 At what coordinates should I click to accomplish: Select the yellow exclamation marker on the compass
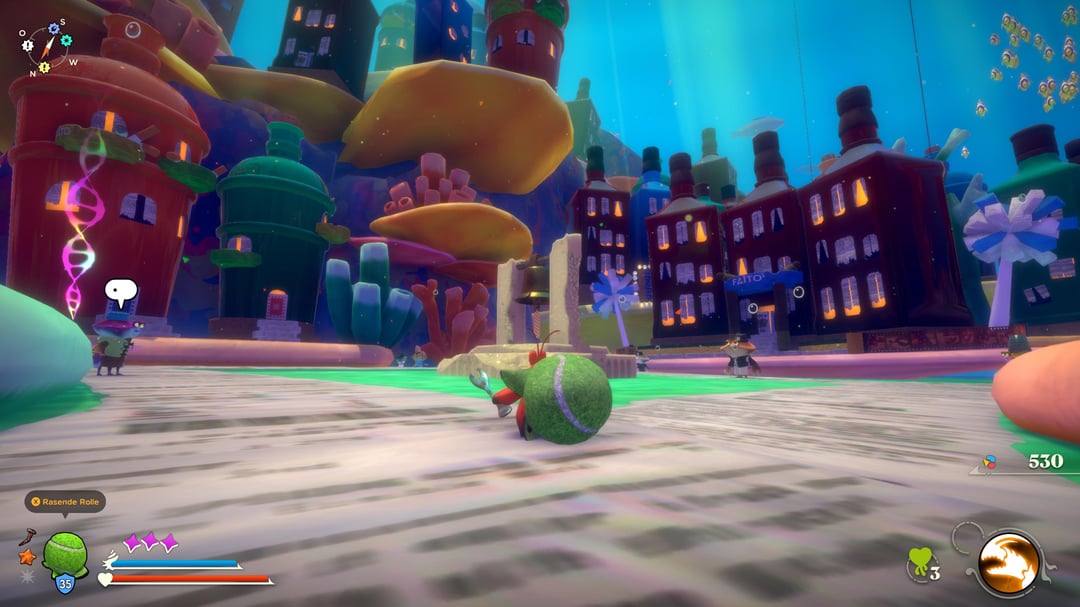pyautogui.click(x=43, y=66)
